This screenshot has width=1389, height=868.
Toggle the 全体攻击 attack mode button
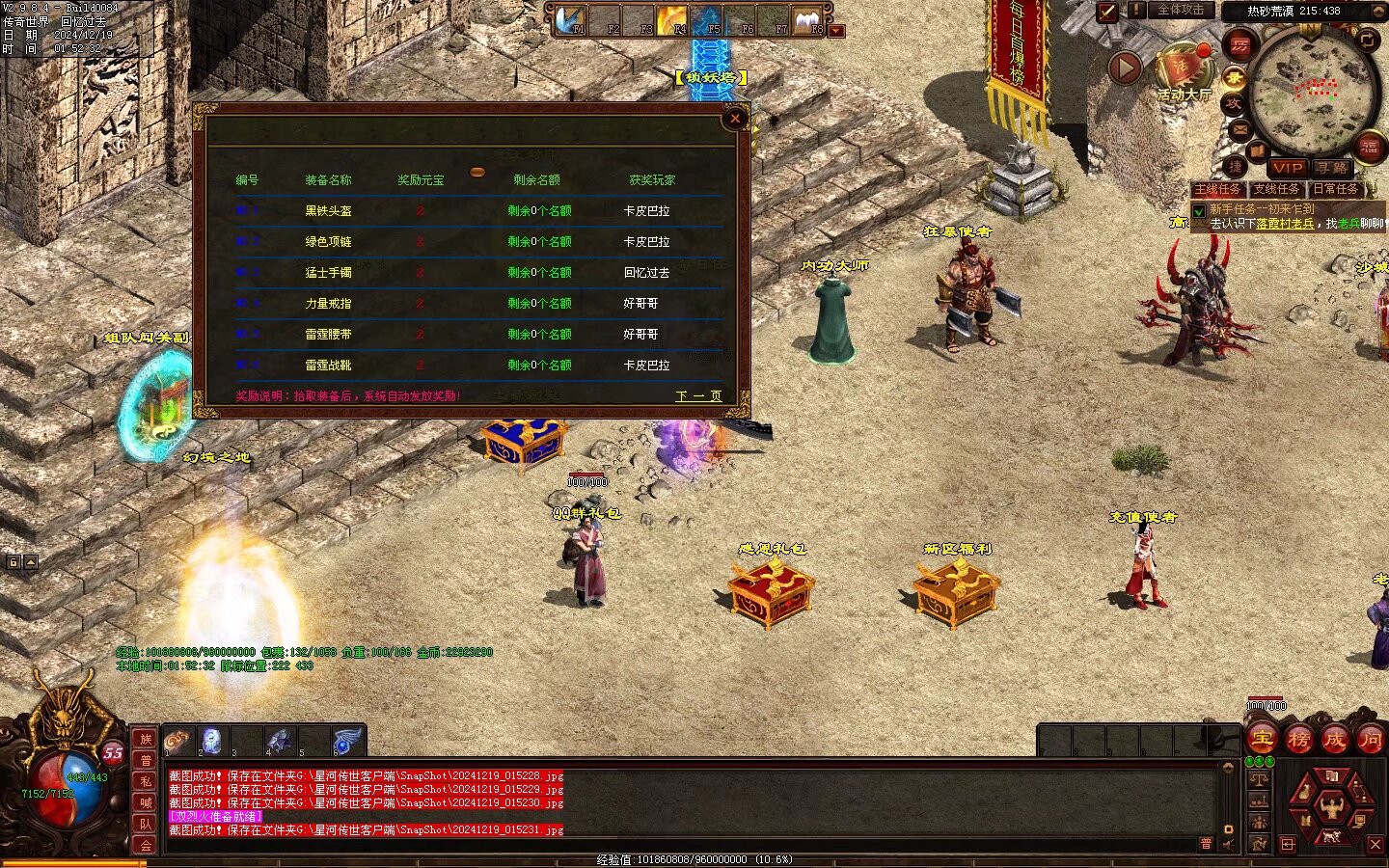(1181, 11)
